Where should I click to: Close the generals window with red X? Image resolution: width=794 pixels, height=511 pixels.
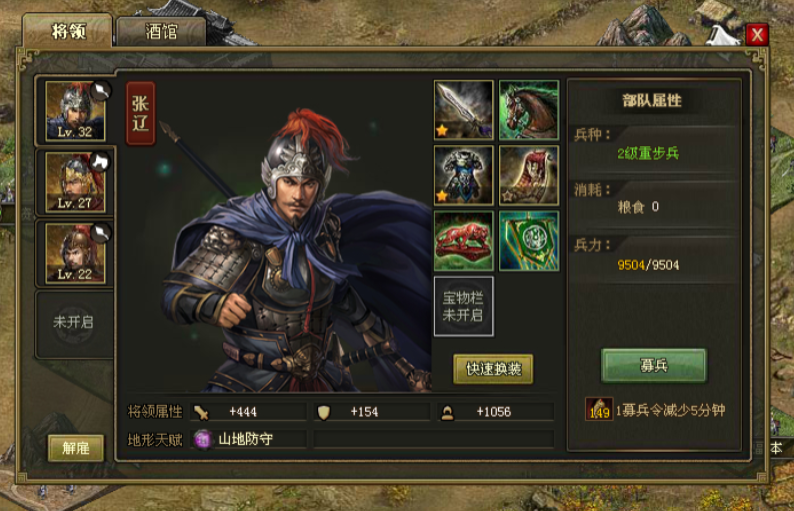point(757,35)
